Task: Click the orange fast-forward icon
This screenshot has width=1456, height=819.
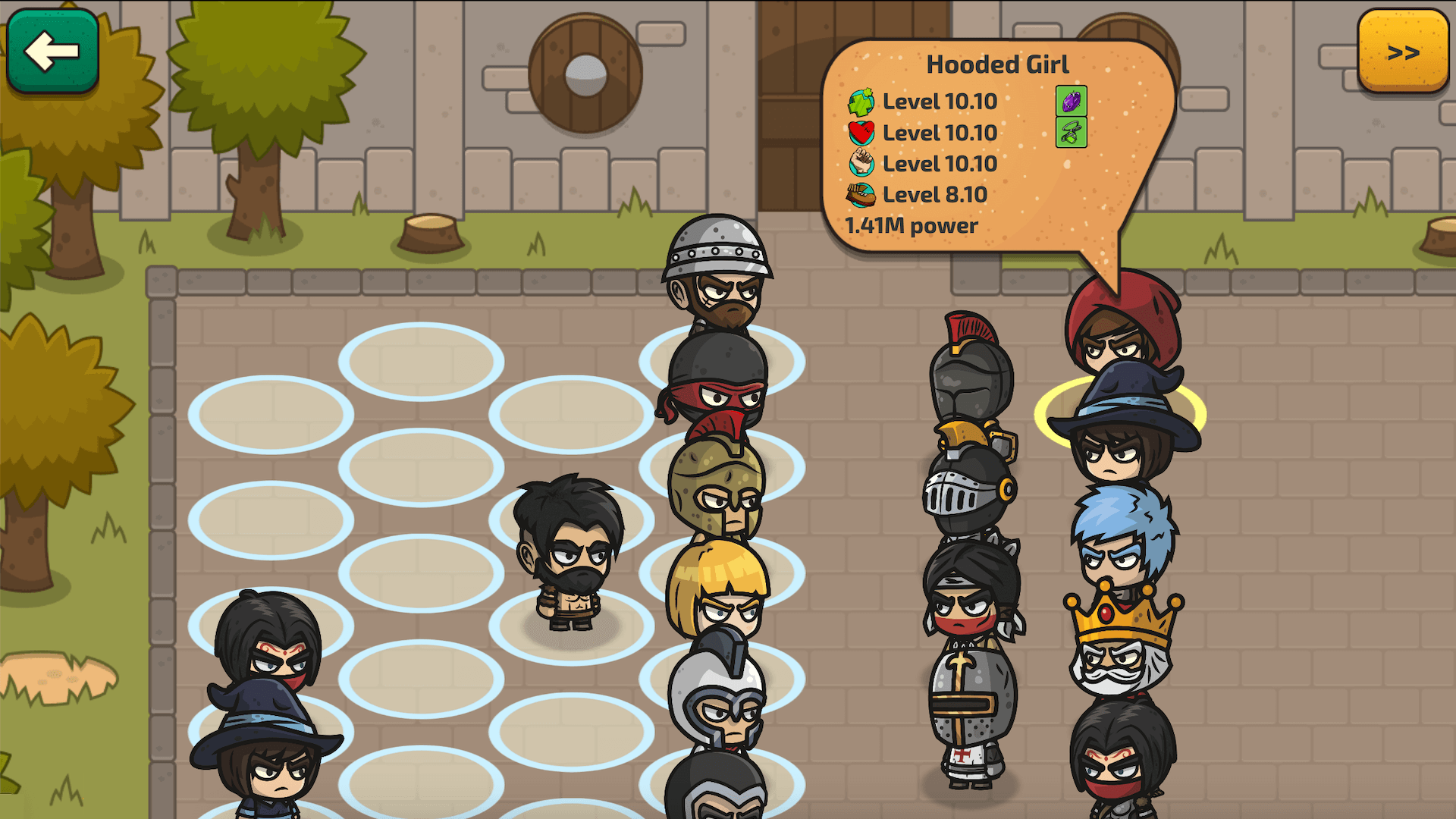Action: pos(1404,52)
